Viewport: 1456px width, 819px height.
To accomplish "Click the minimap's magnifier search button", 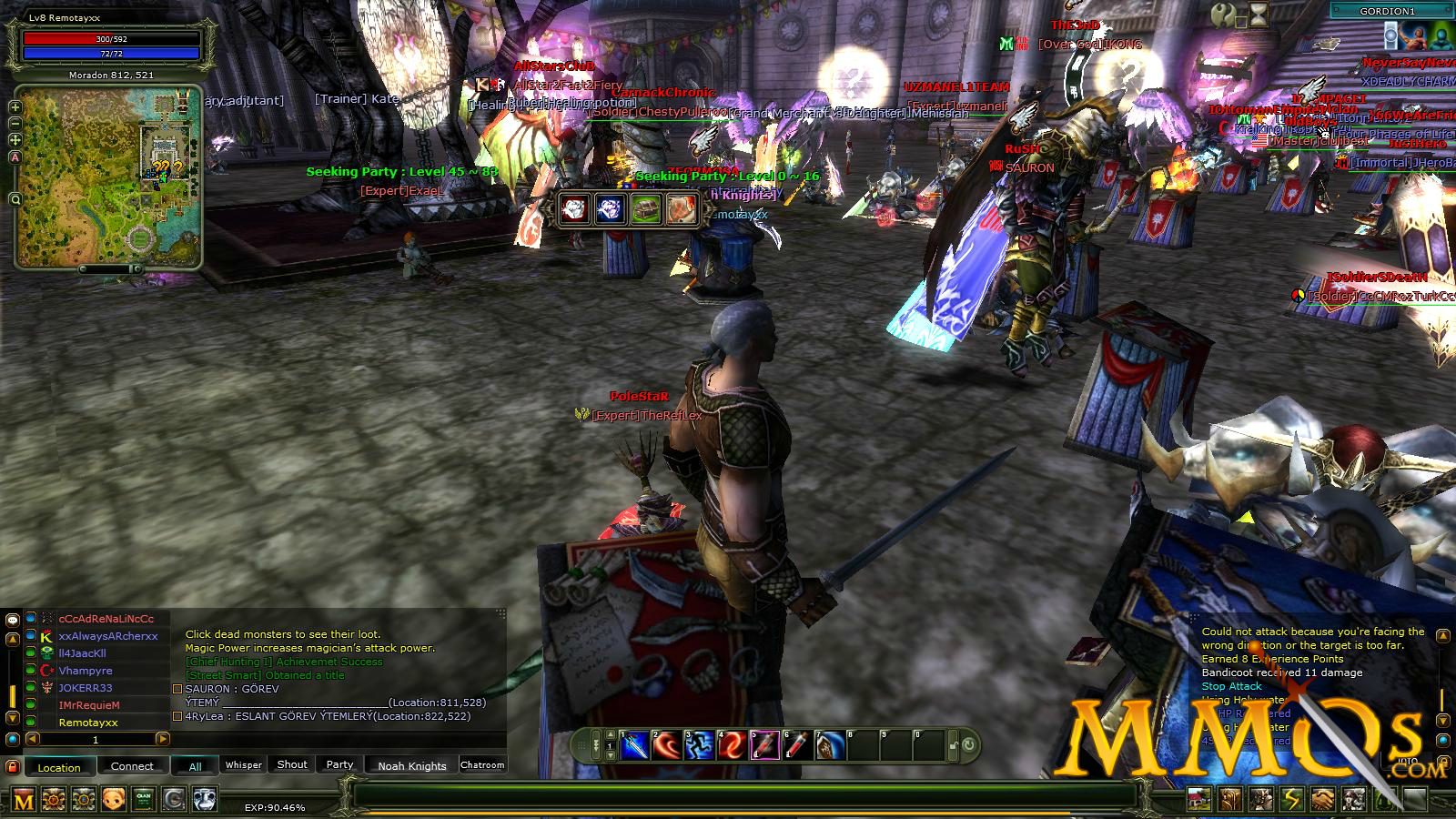I will [x=15, y=199].
